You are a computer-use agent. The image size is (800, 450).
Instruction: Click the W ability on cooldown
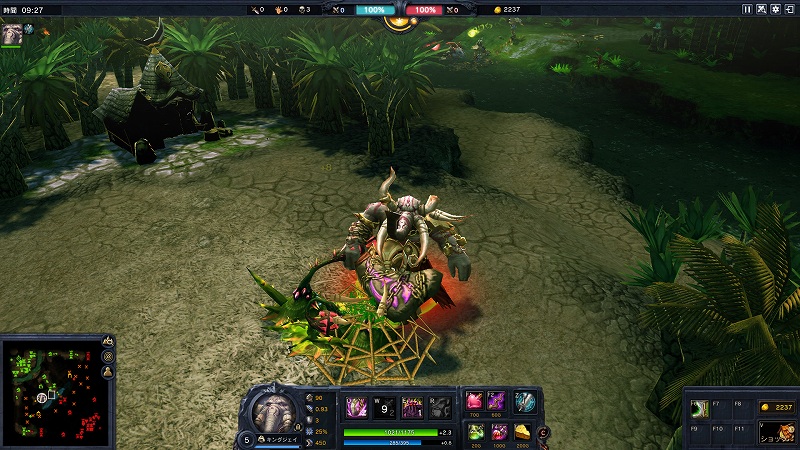[x=384, y=408]
